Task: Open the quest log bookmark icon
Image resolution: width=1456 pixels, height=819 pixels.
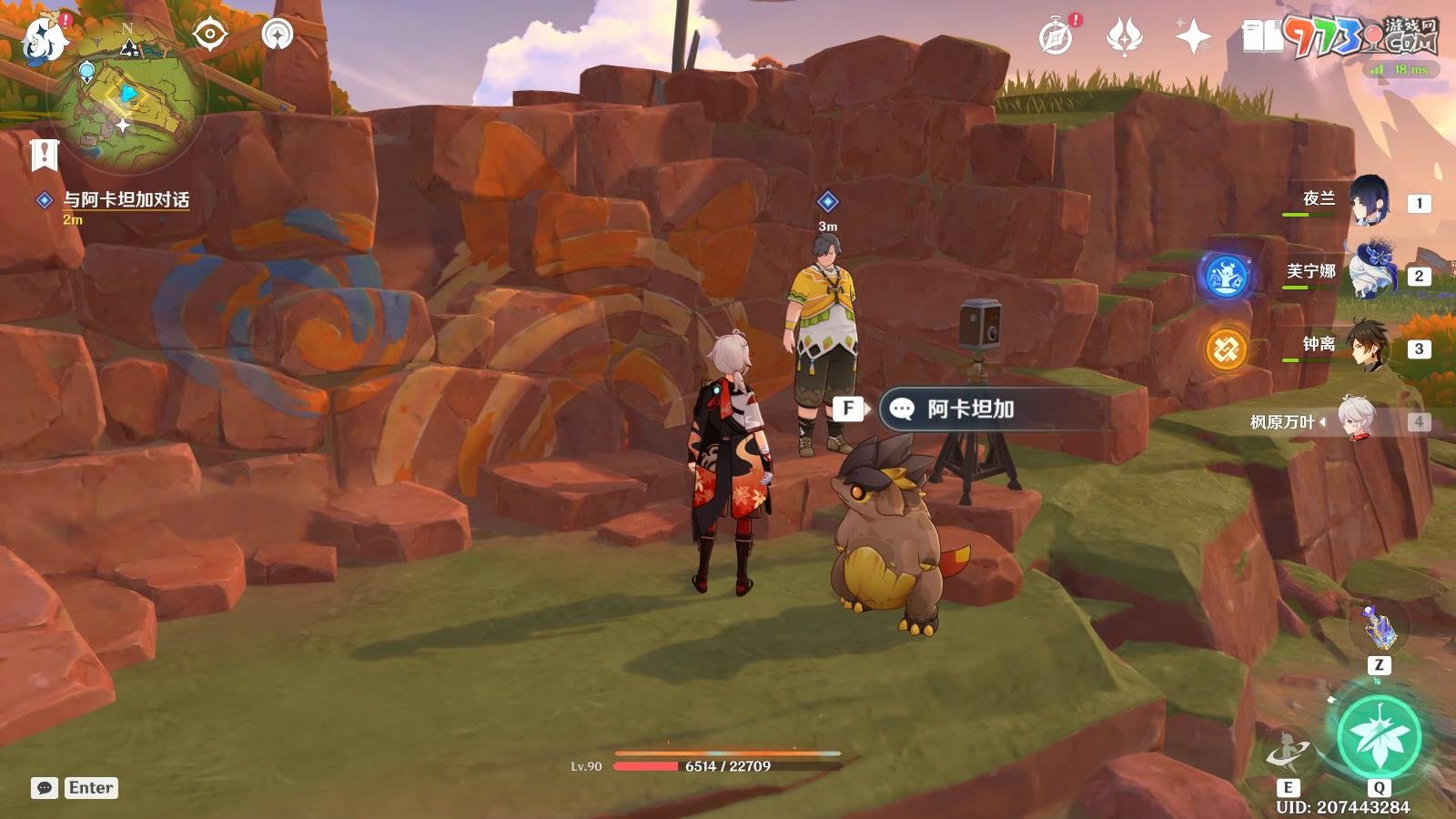Action: click(44, 155)
